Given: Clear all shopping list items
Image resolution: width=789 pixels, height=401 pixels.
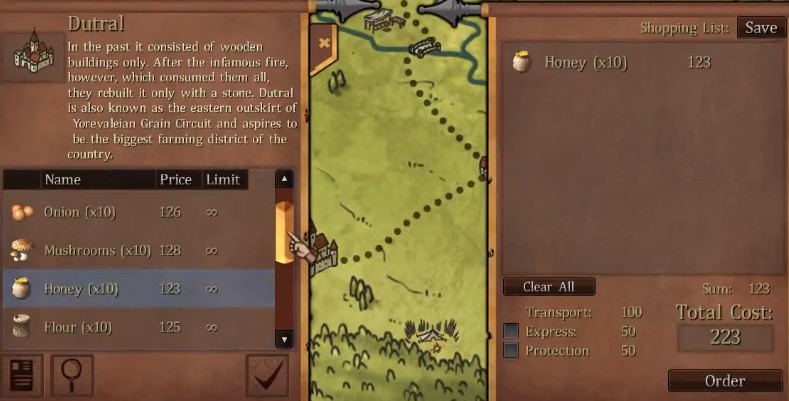Looking at the screenshot, I should coord(549,287).
